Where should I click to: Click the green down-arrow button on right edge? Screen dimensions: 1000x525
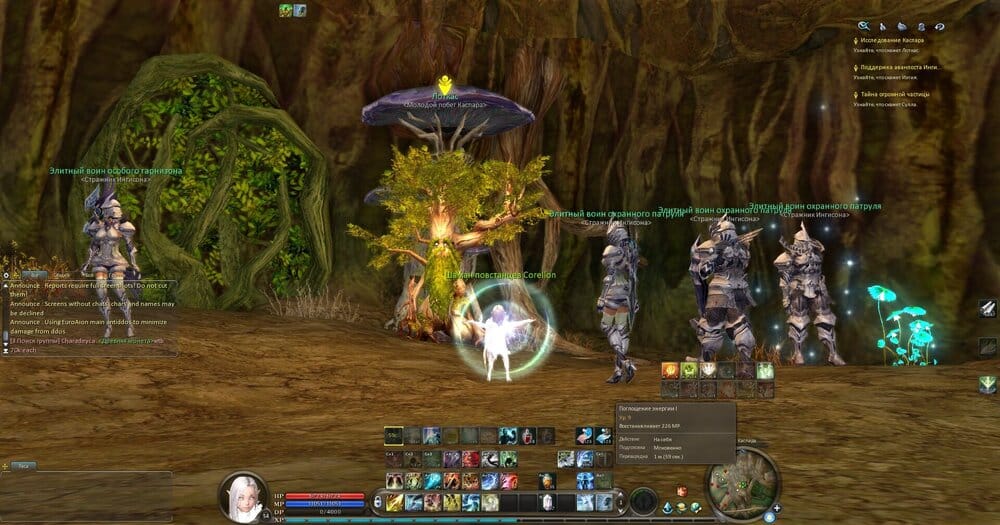(987, 384)
